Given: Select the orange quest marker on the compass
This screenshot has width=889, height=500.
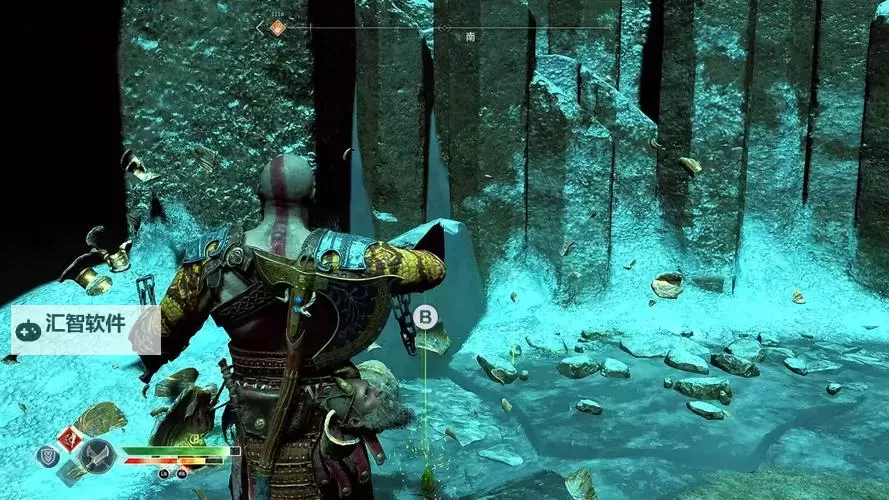Looking at the screenshot, I should click(x=278, y=28).
